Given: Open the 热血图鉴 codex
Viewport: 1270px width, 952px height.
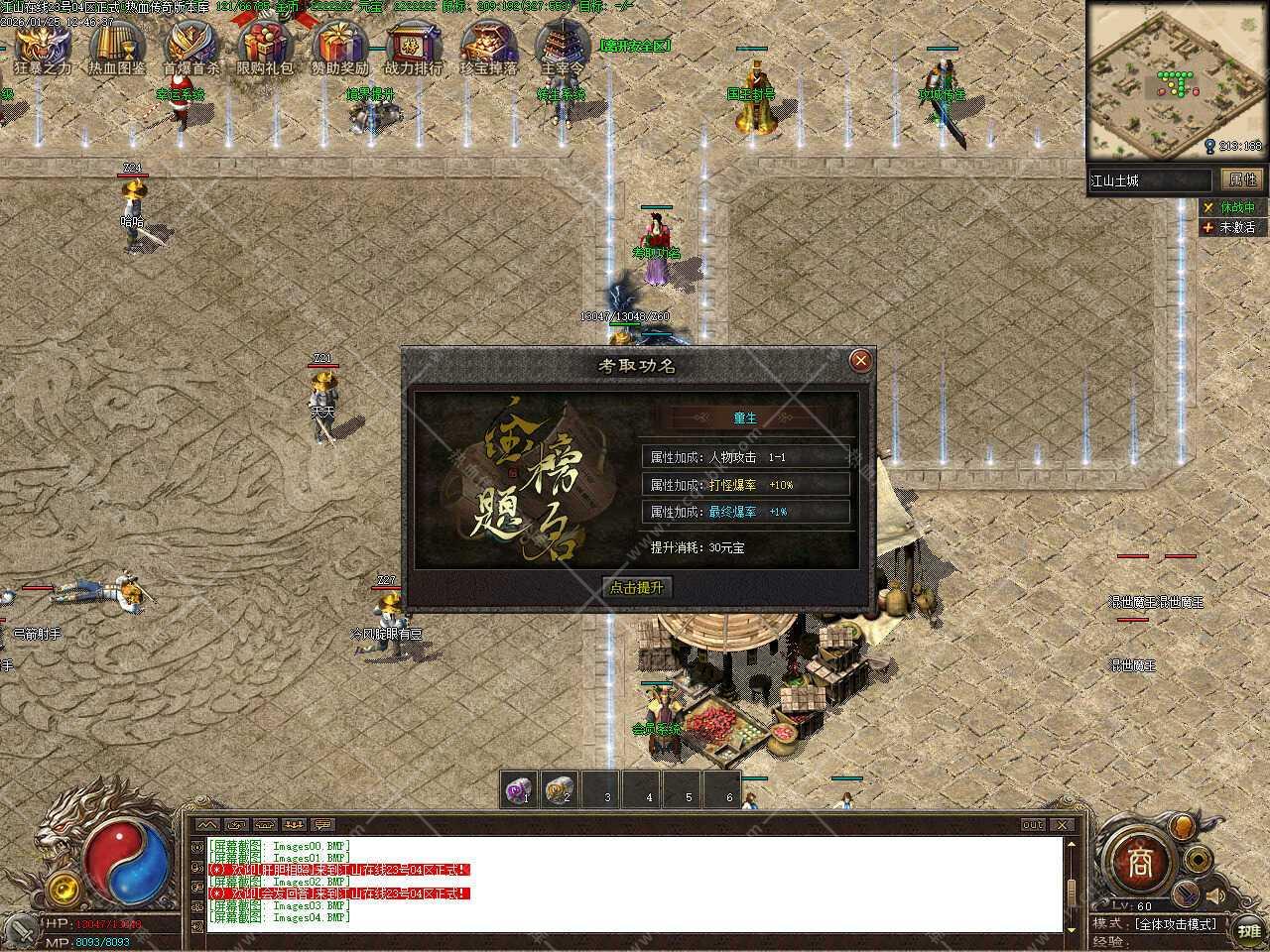Looking at the screenshot, I should 117,46.
